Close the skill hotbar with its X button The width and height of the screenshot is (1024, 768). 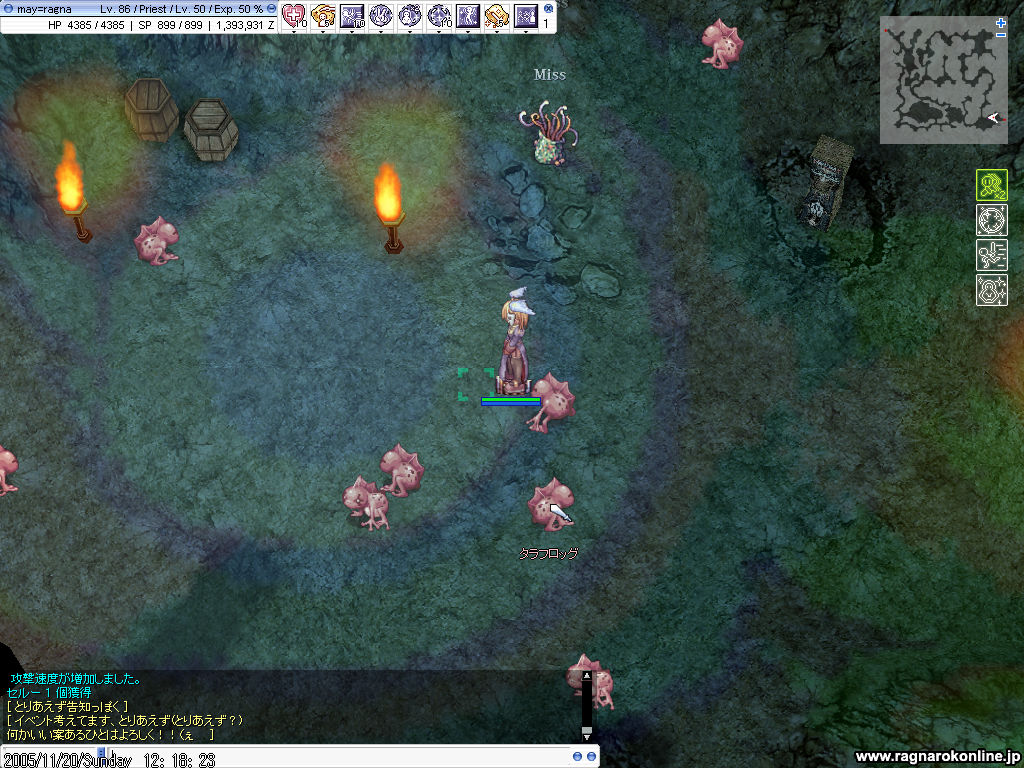pos(548,8)
